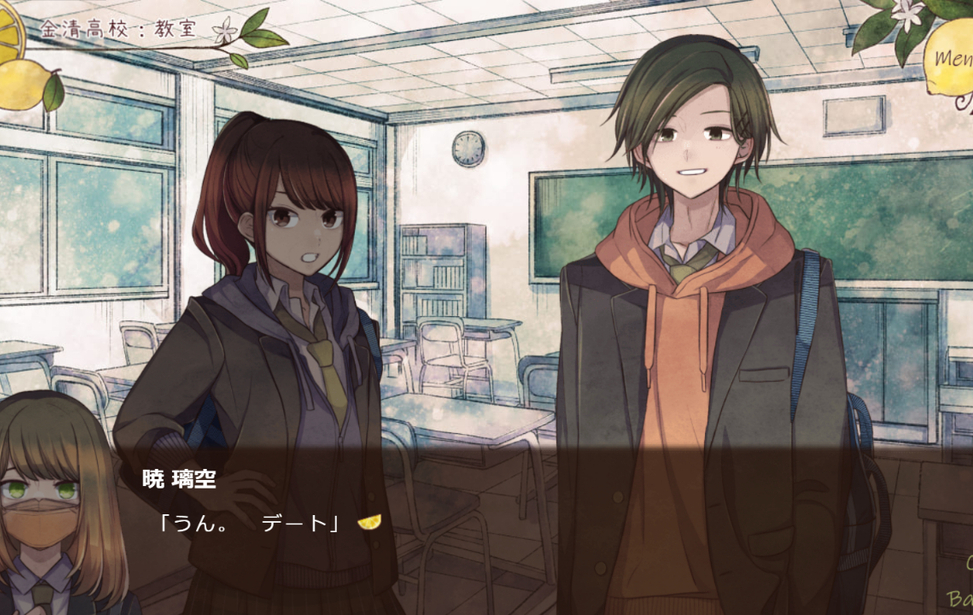Click the partially visible "Ba" text button
The width and height of the screenshot is (973, 615).
pyautogui.click(x=958, y=599)
